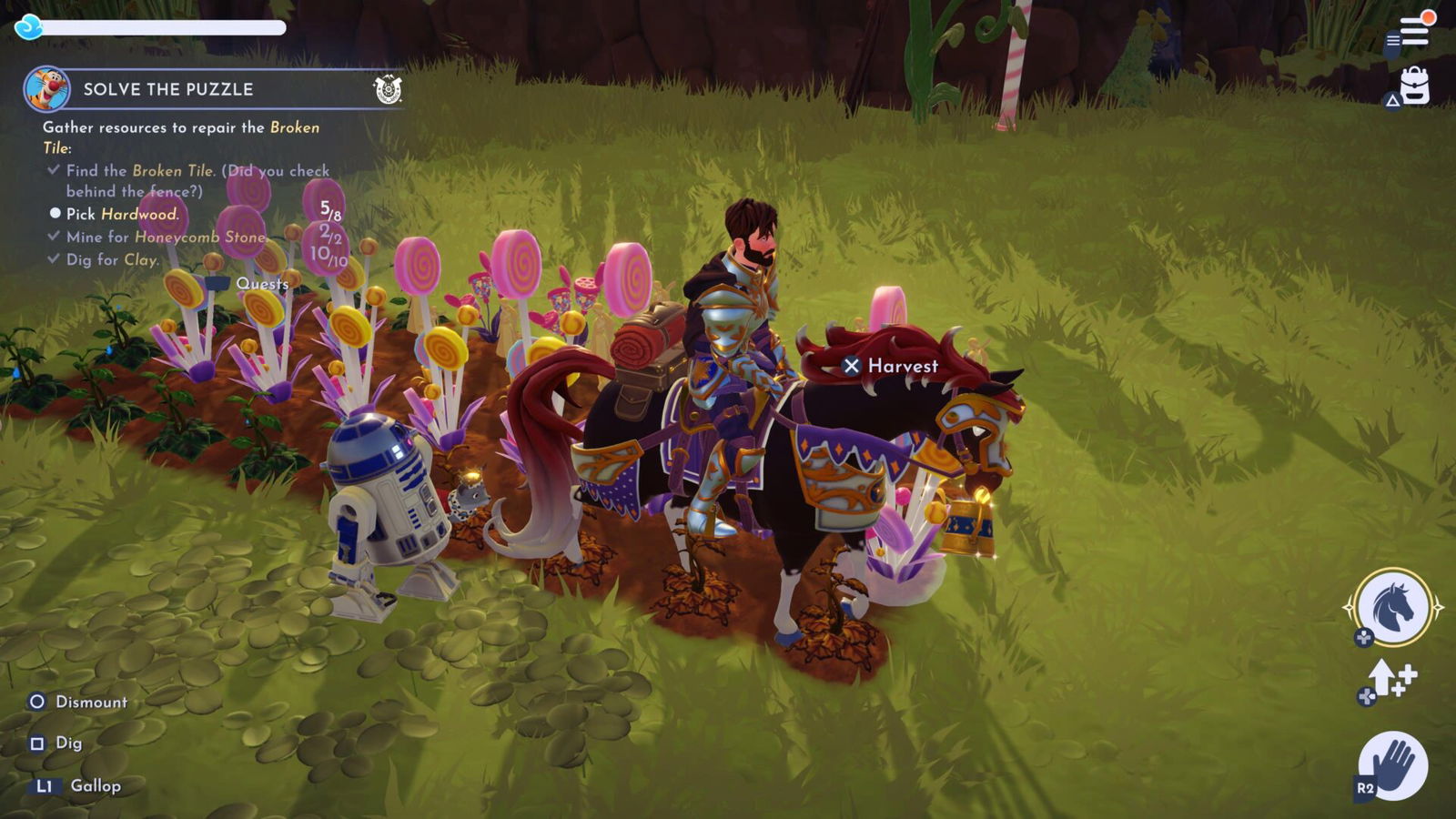The height and width of the screenshot is (819, 1456).
Task: Open the full quest tracker list
Action: coord(262,284)
